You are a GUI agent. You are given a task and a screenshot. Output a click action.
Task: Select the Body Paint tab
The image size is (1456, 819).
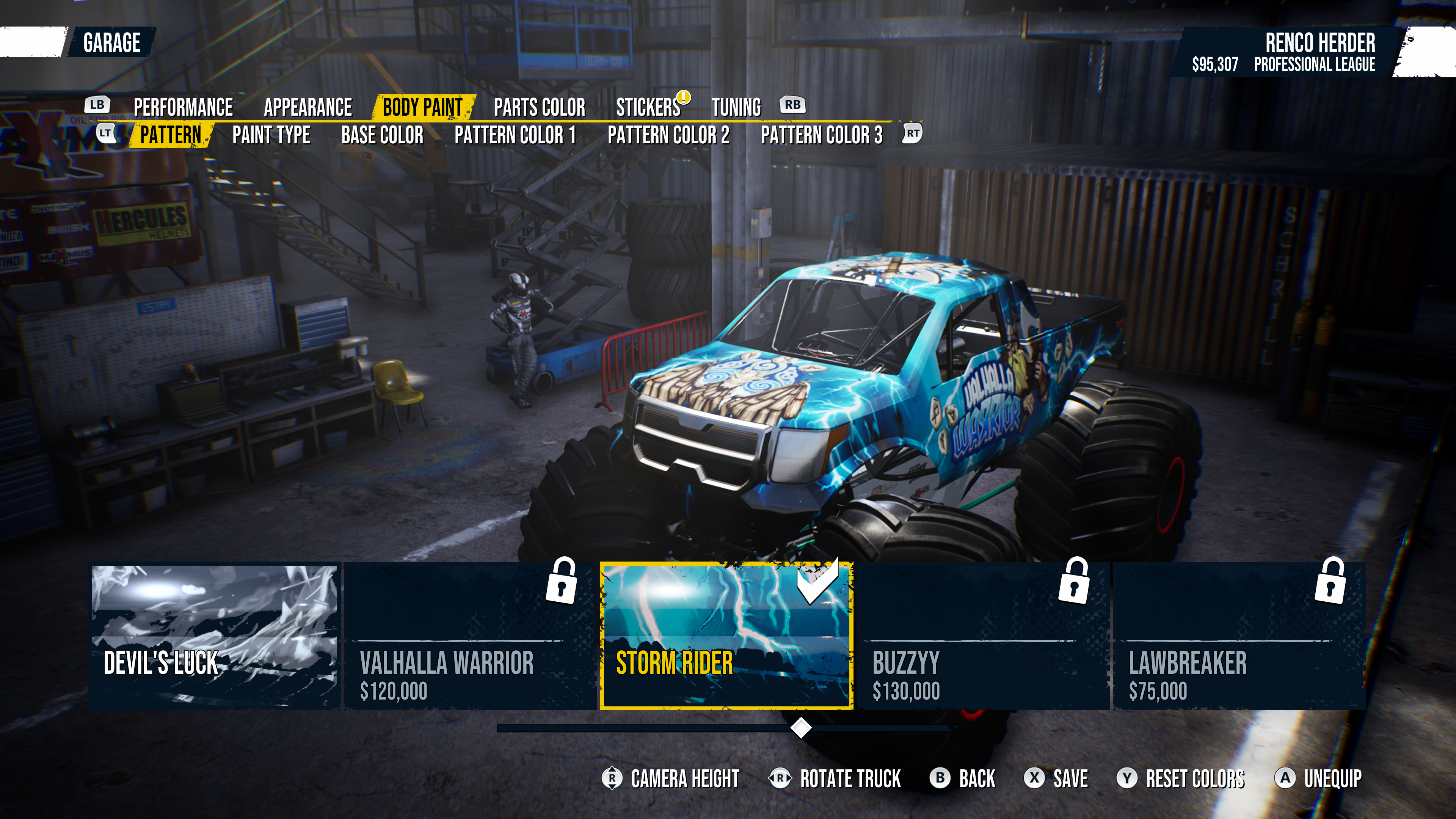pos(423,107)
